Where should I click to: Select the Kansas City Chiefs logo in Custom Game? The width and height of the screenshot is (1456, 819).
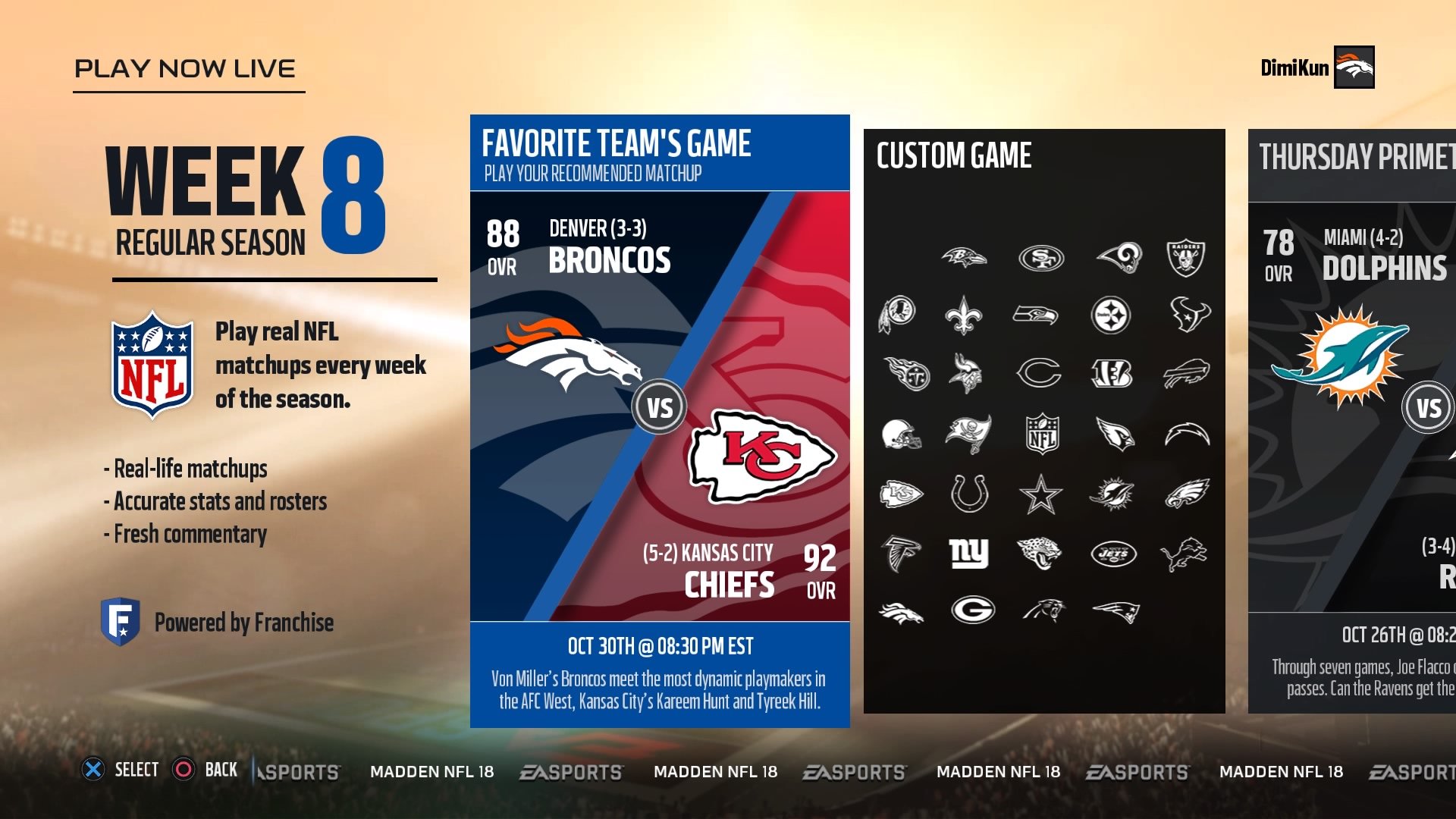(902, 493)
